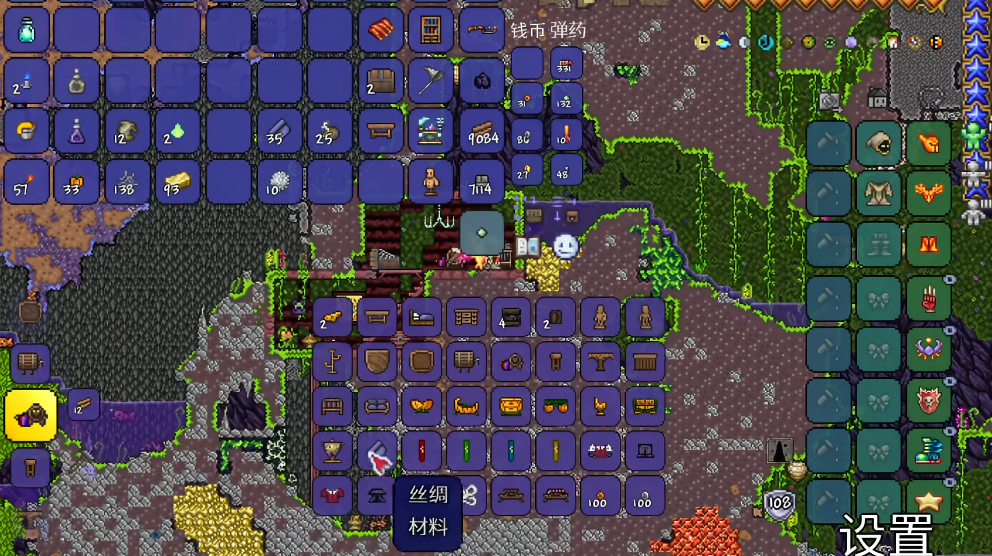Craft the red banner recipe

[421, 451]
